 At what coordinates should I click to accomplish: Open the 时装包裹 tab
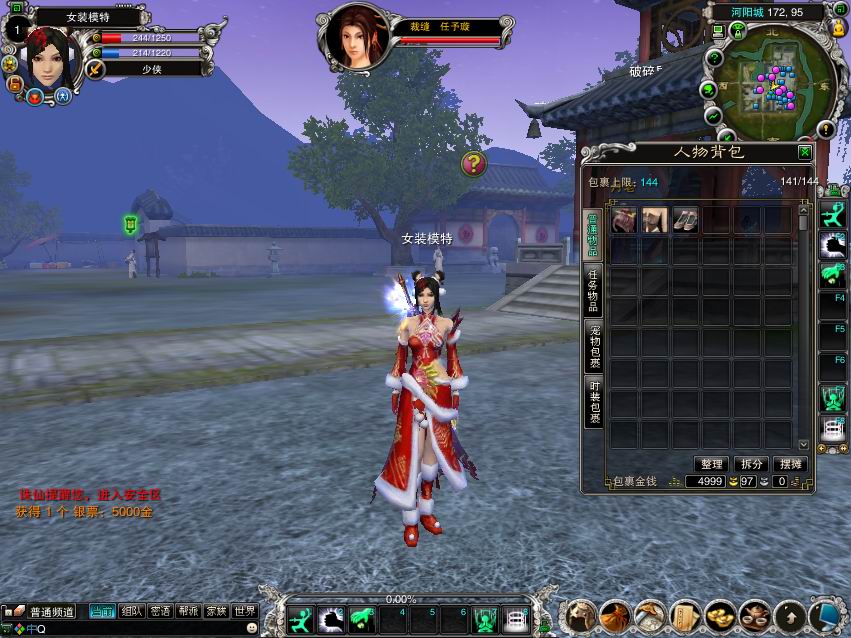coord(594,402)
